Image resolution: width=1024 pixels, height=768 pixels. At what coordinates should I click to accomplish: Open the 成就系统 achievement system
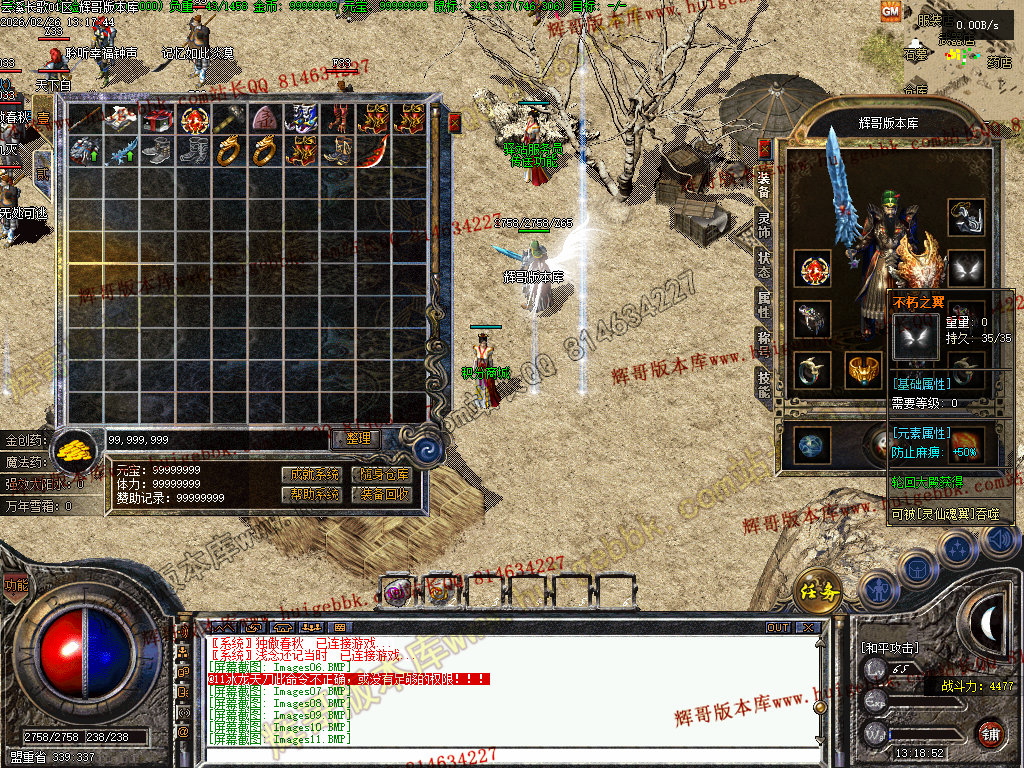pos(312,475)
